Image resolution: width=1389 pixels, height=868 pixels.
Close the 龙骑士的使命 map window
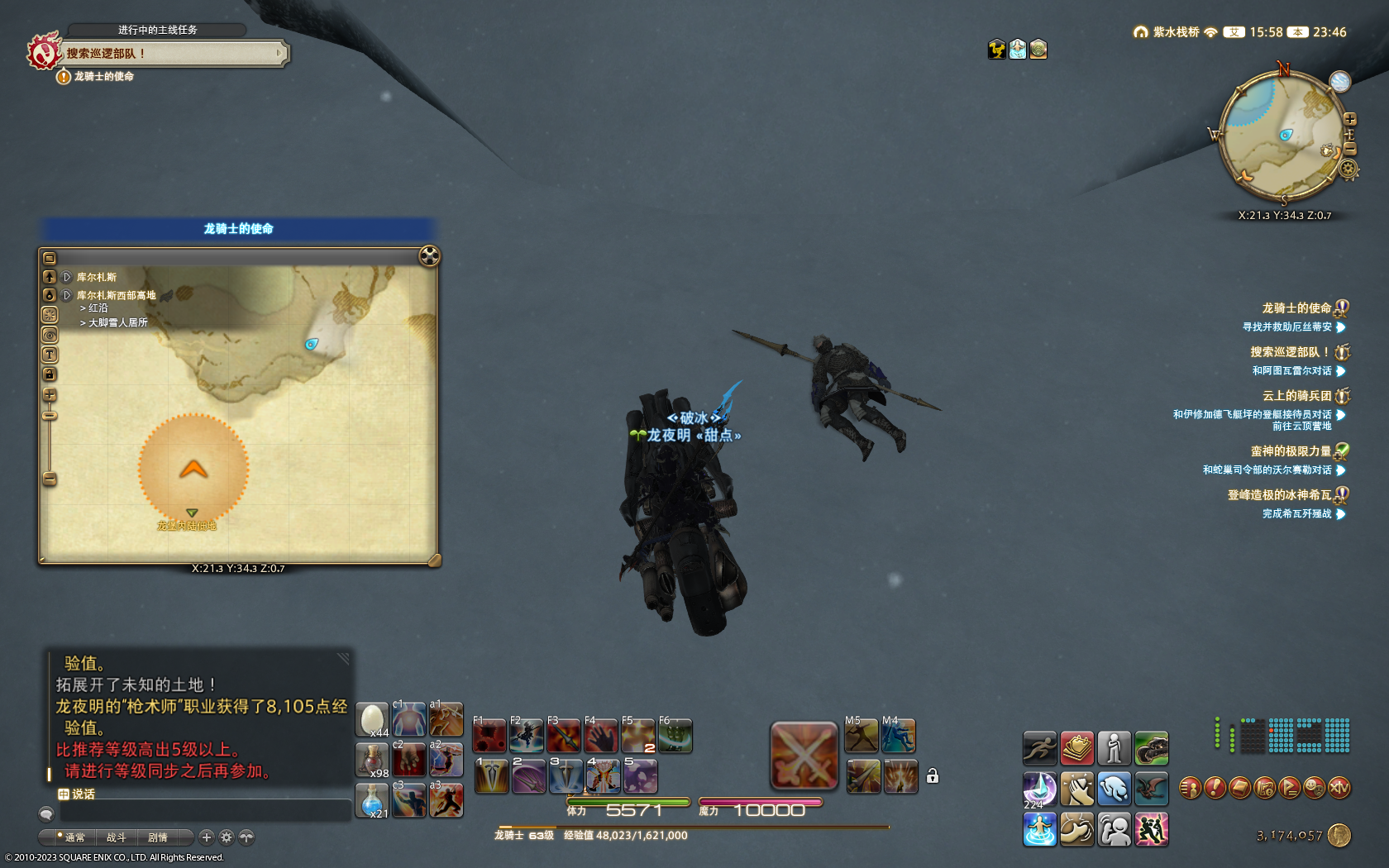[x=429, y=256]
